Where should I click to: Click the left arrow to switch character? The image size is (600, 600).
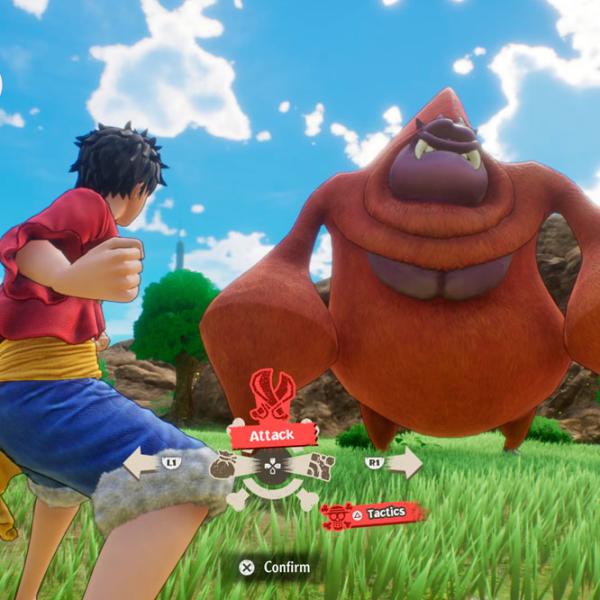point(146,462)
